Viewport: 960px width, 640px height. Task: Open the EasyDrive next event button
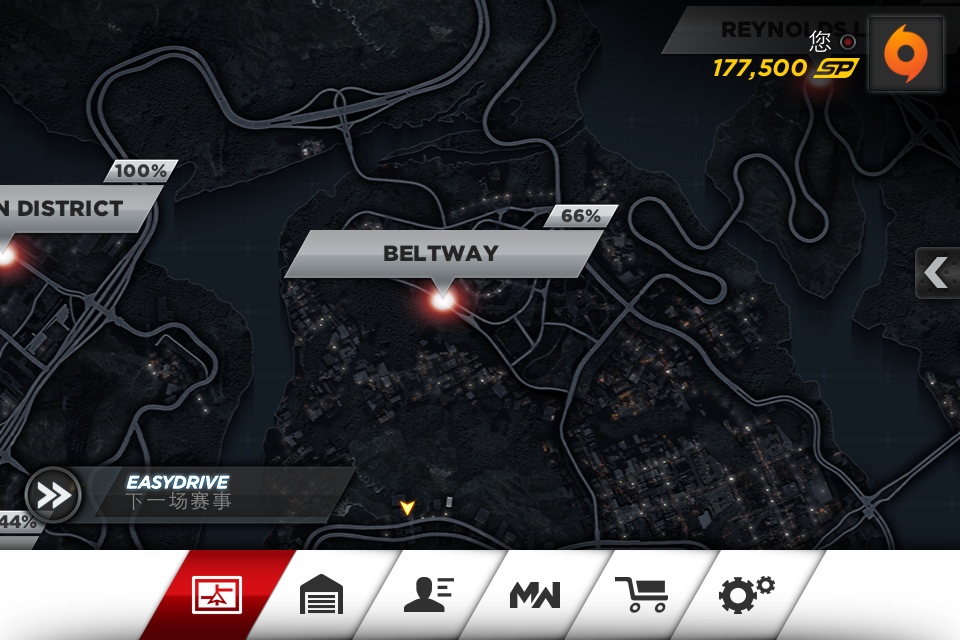(x=54, y=495)
